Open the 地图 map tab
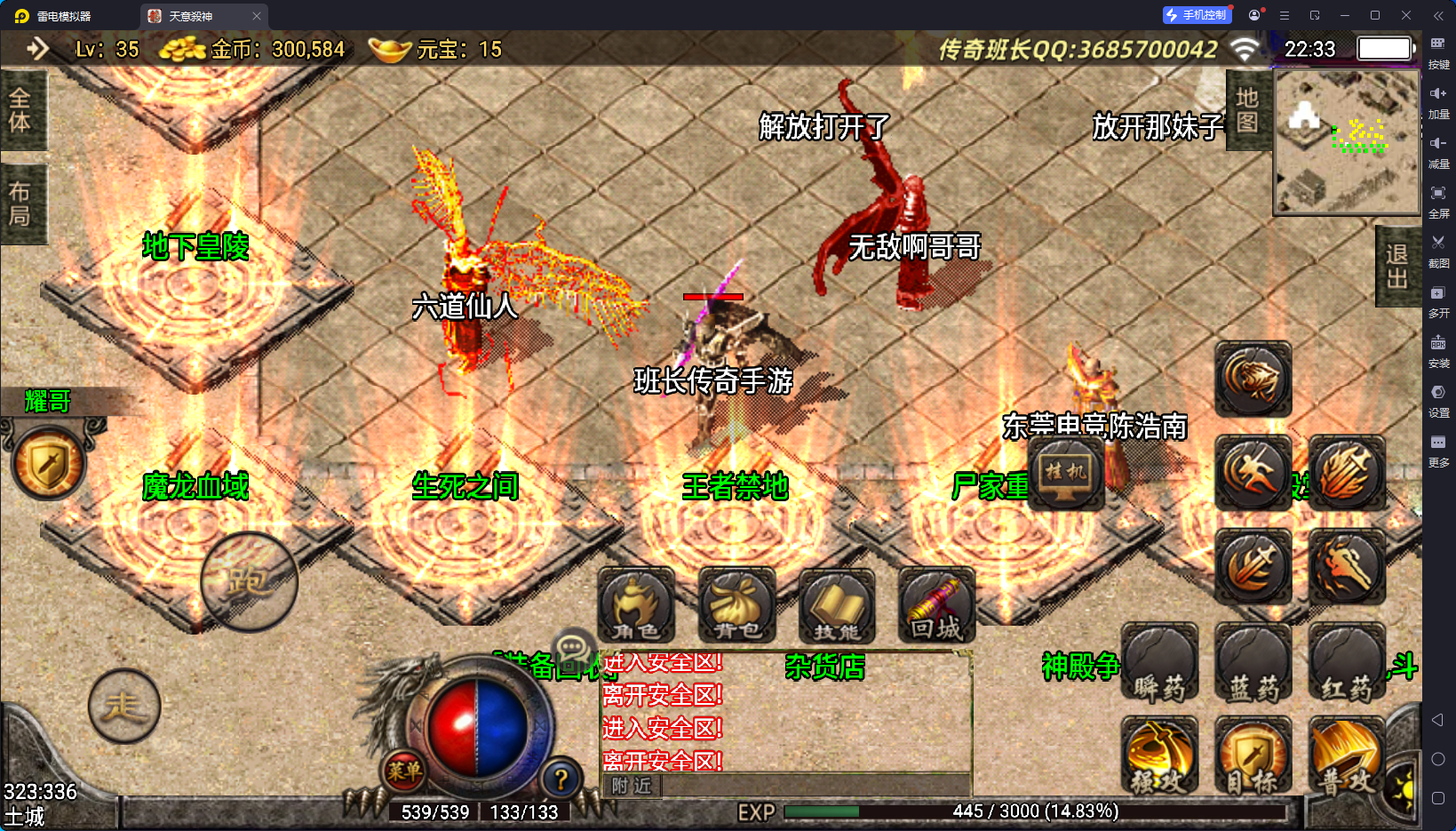Viewport: 1456px width, 831px height. 1247,110
